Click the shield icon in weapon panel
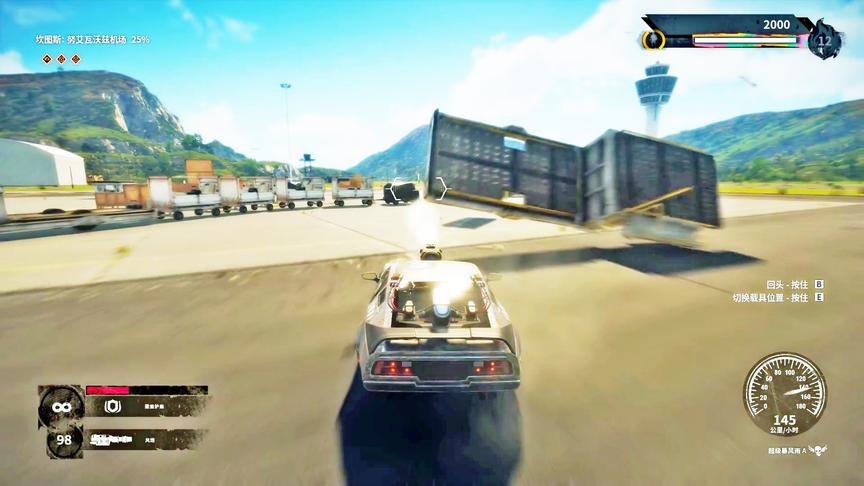The width and height of the screenshot is (864, 486). tap(112, 406)
